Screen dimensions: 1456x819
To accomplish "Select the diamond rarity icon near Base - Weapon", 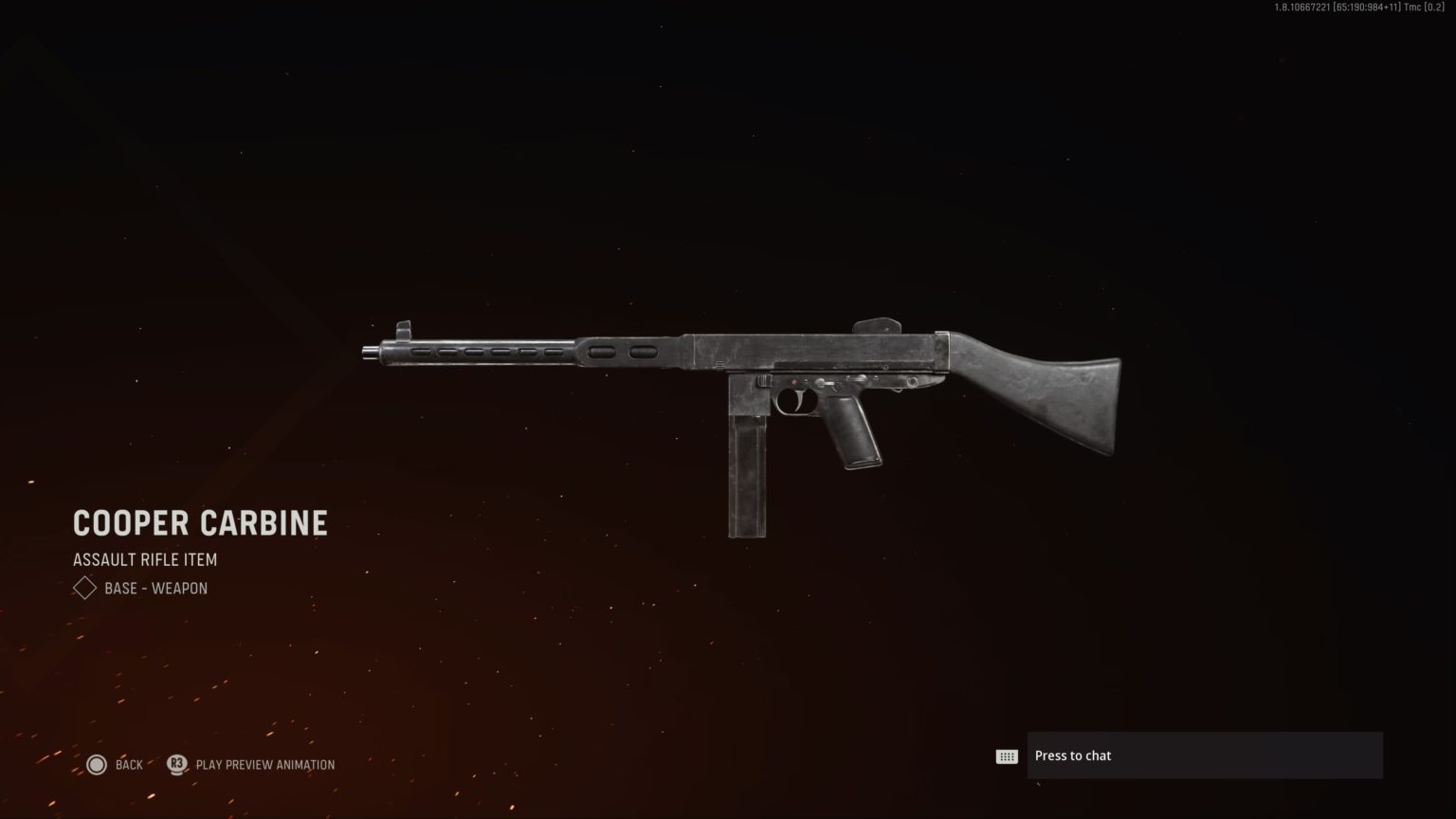I will point(83,588).
